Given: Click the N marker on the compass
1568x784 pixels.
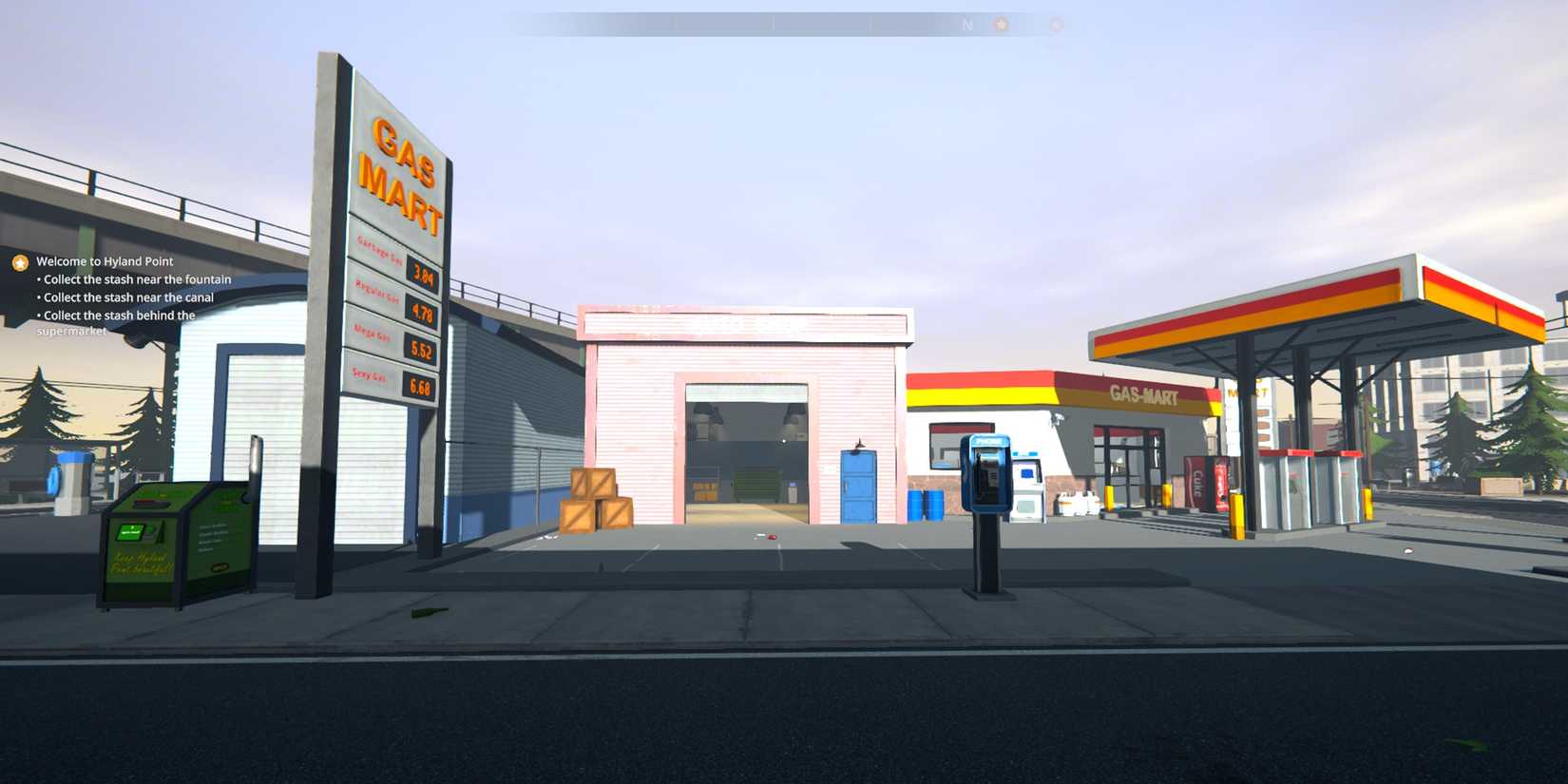Looking at the screenshot, I should 966,25.
